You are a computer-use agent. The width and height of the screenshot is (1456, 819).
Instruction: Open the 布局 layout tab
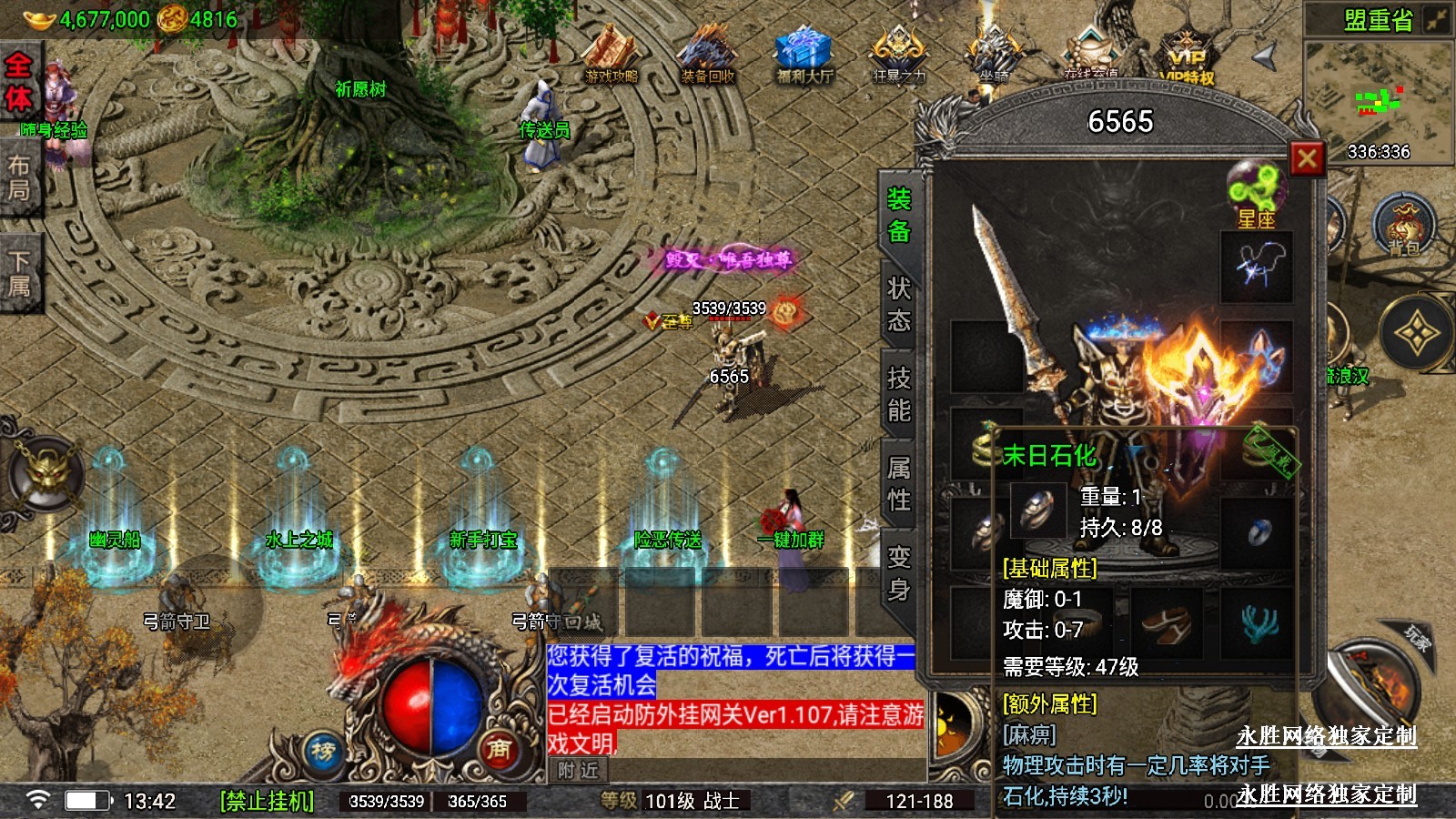pos(18,177)
